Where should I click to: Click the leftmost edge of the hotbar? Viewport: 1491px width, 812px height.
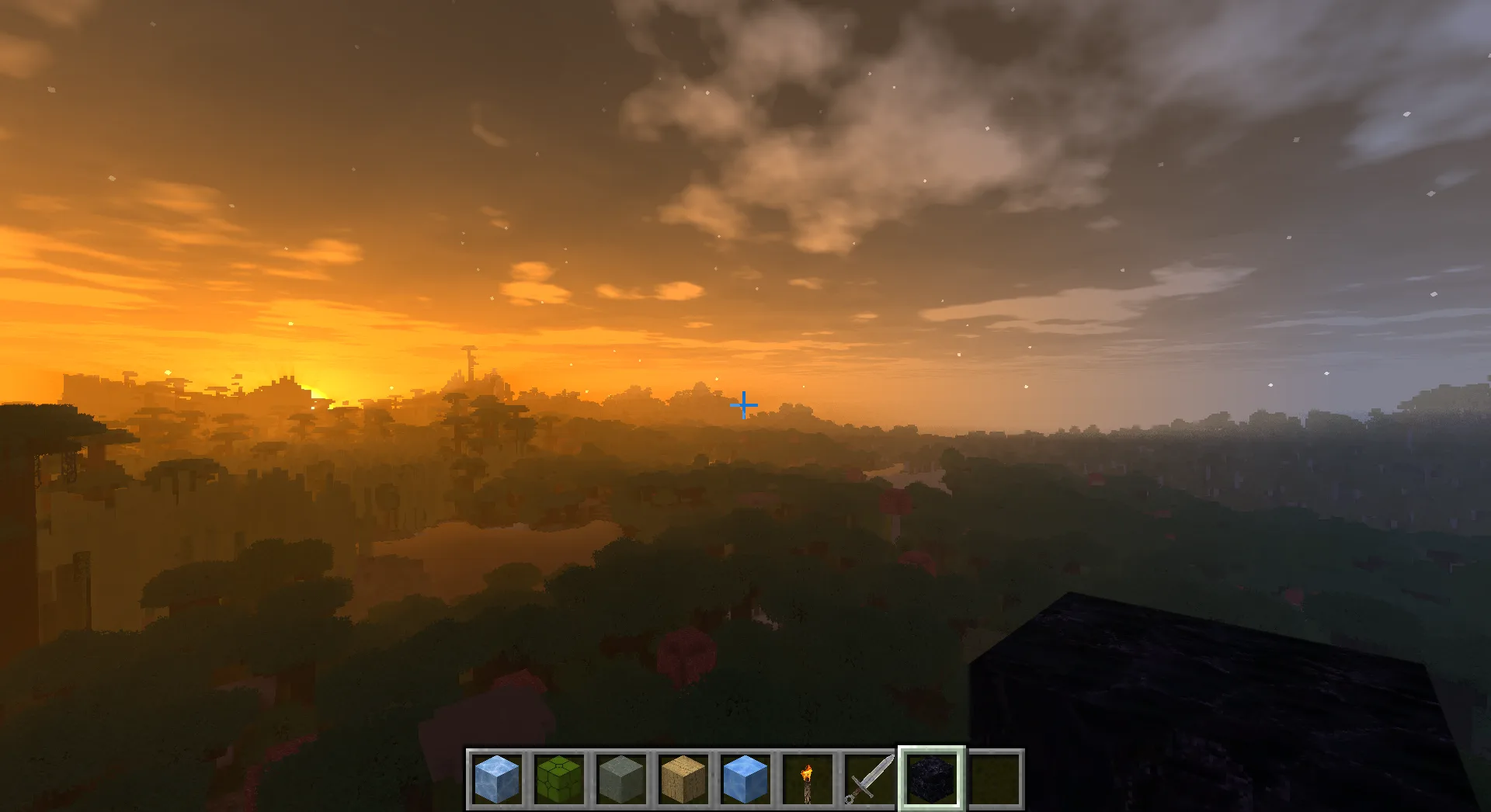pos(467,780)
